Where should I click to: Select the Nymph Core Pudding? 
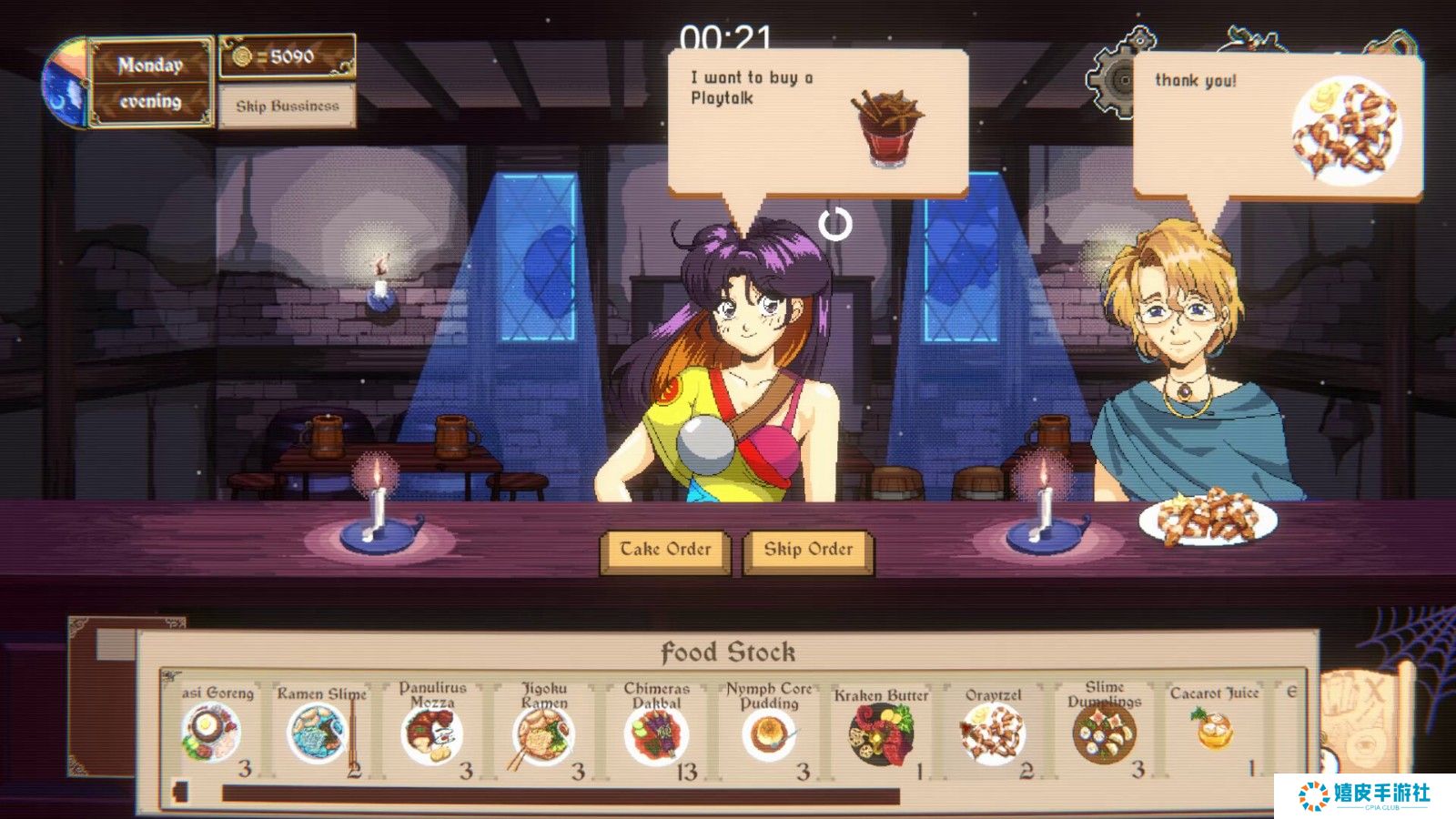pyautogui.click(x=769, y=734)
